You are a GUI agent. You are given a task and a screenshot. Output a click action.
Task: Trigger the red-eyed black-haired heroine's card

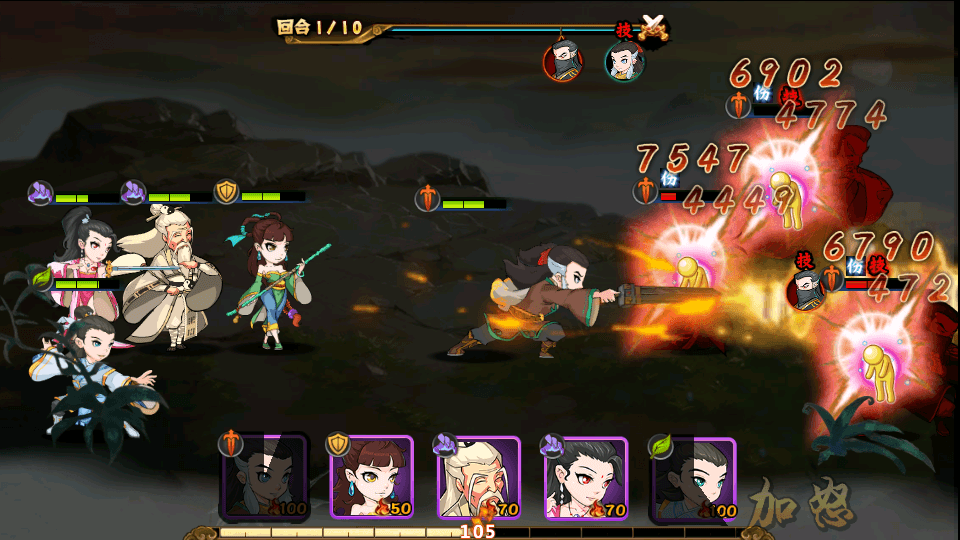(585, 478)
